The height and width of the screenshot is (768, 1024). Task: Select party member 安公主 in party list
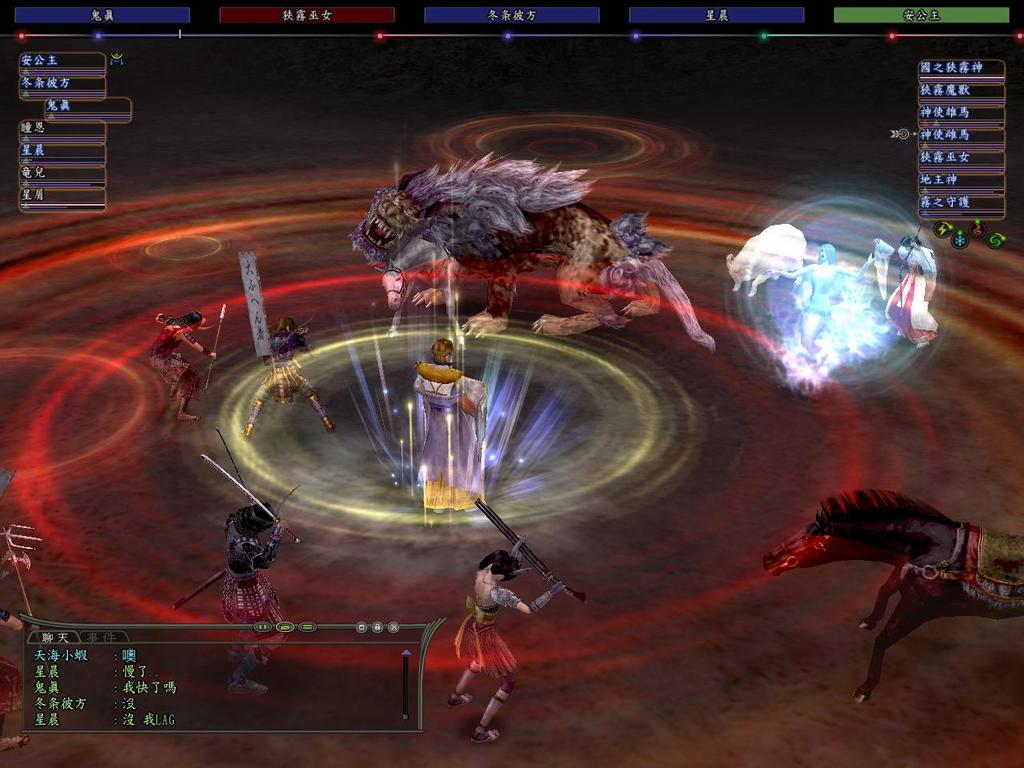pos(62,62)
